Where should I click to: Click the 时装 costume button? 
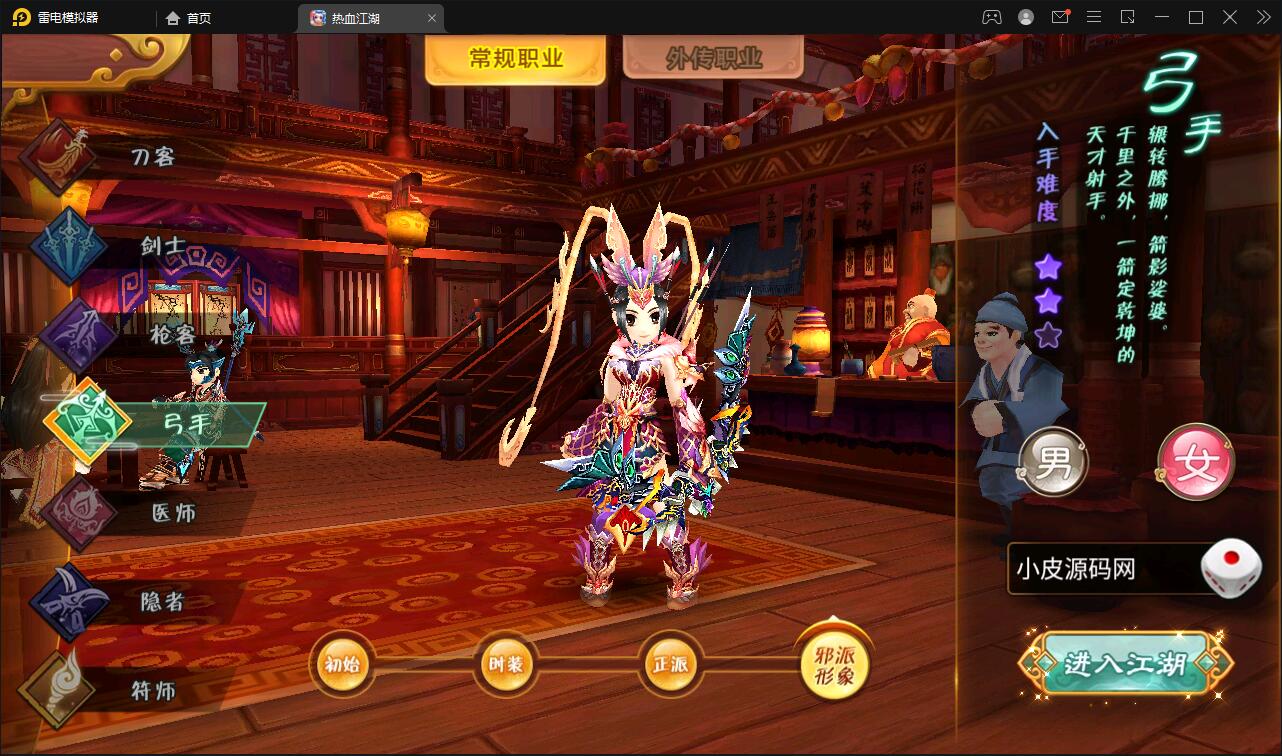point(507,662)
